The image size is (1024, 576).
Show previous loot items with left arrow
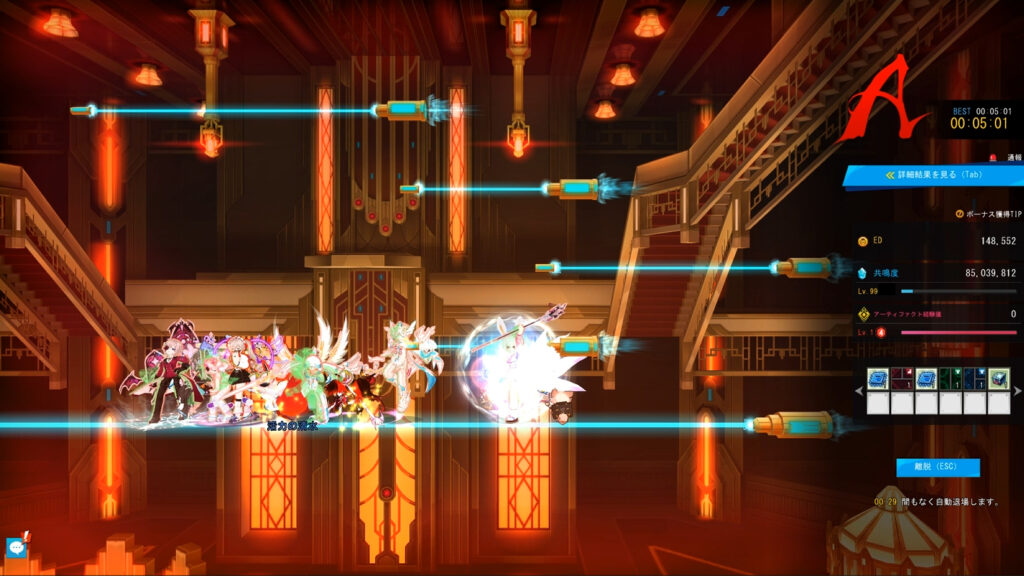859,390
